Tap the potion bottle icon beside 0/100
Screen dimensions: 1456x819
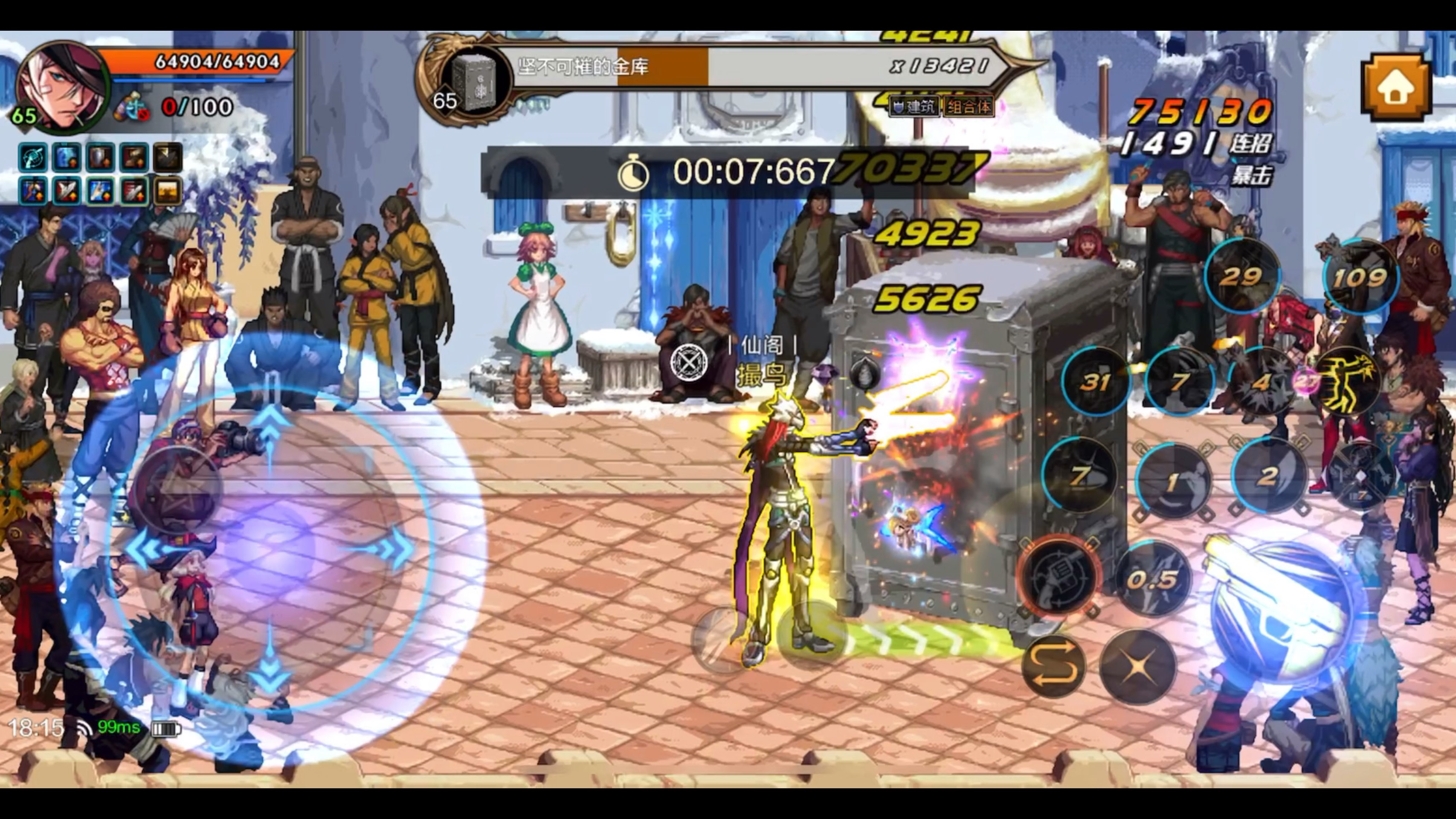point(131,107)
